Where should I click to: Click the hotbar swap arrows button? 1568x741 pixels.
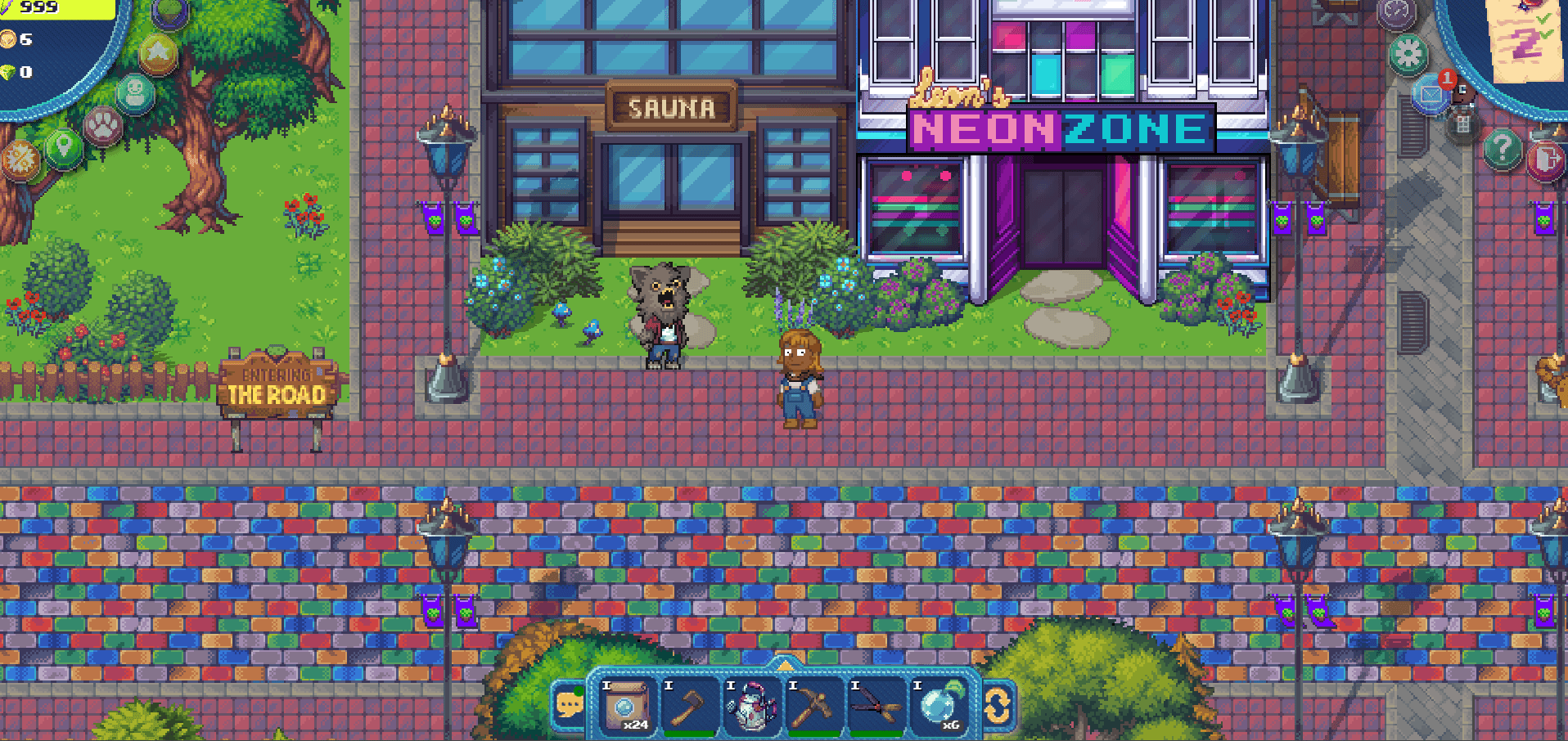[x=998, y=705]
